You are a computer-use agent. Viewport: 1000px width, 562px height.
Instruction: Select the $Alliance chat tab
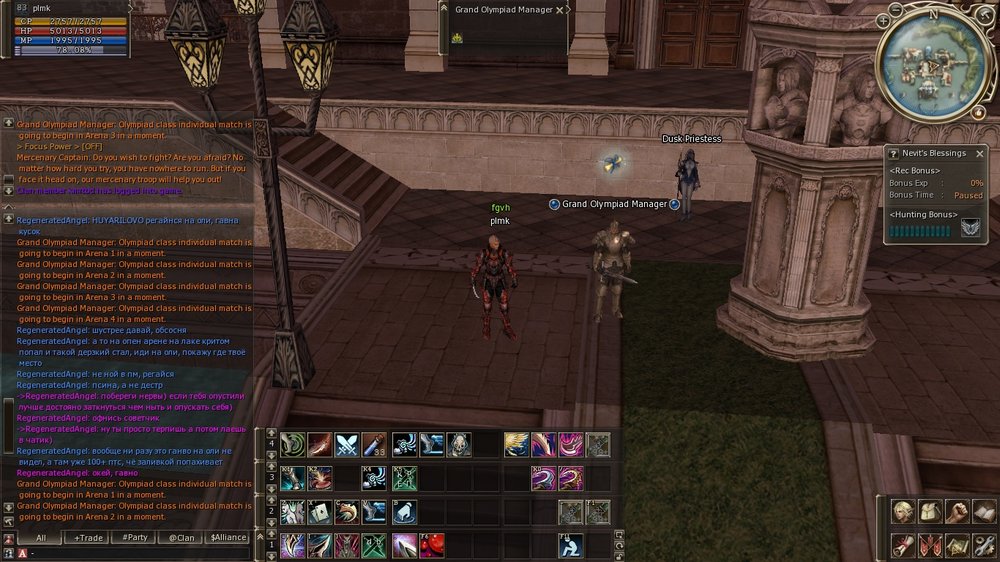(228, 537)
